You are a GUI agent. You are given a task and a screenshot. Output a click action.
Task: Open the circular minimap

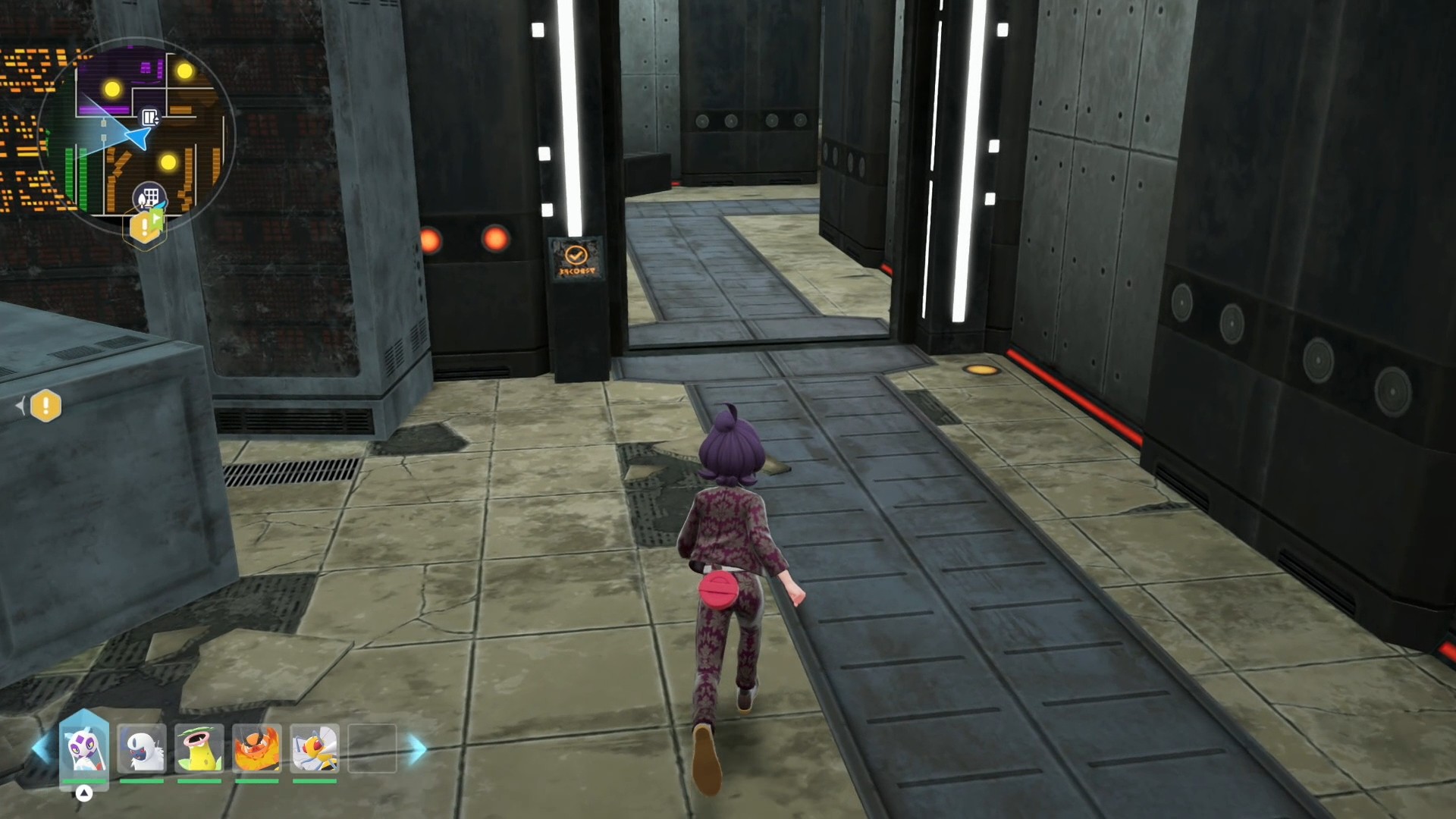coord(136,136)
